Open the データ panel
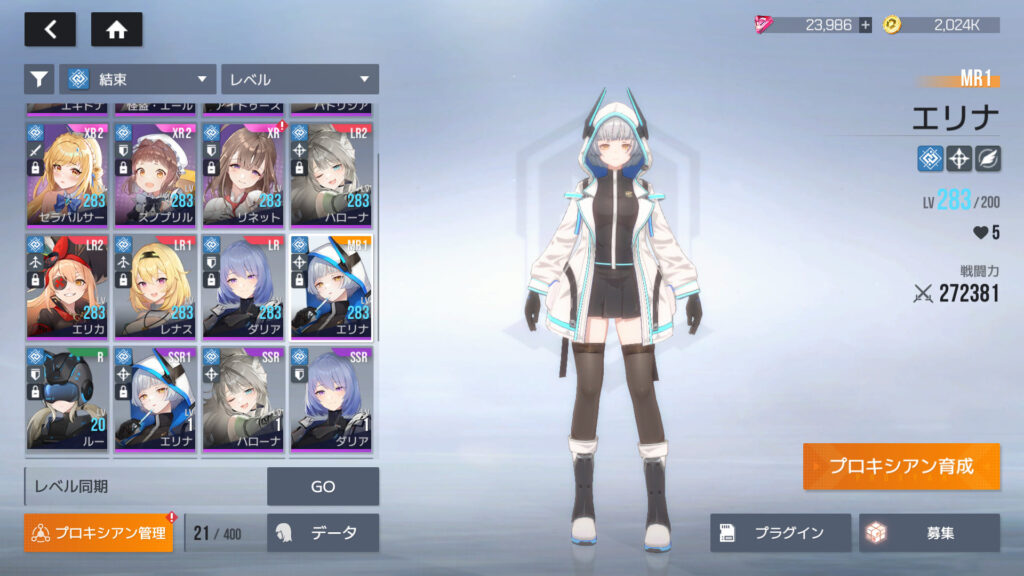Image resolution: width=1024 pixels, height=576 pixels. point(322,533)
